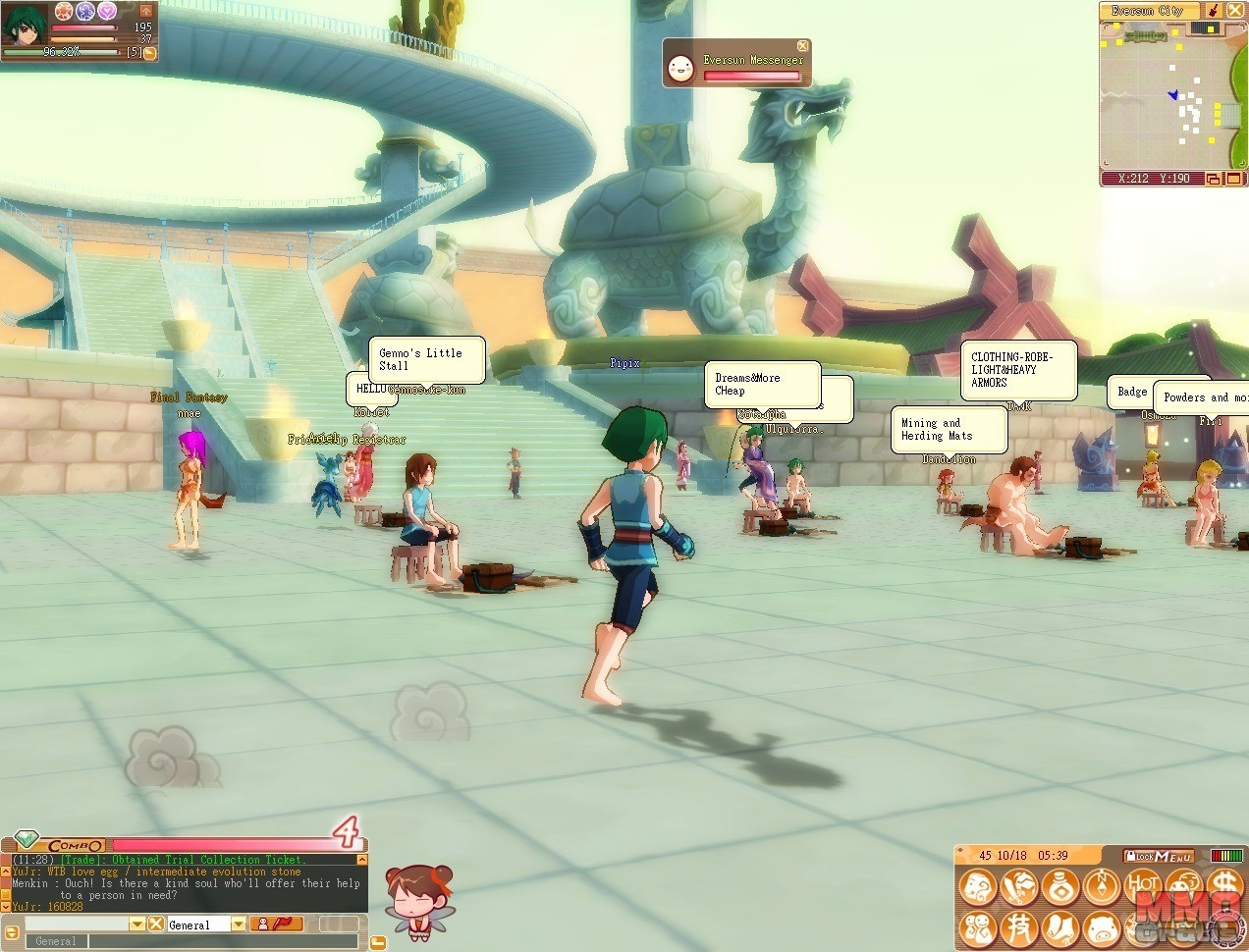
Task: Open the dollar sign shop icon
Action: click(1225, 885)
